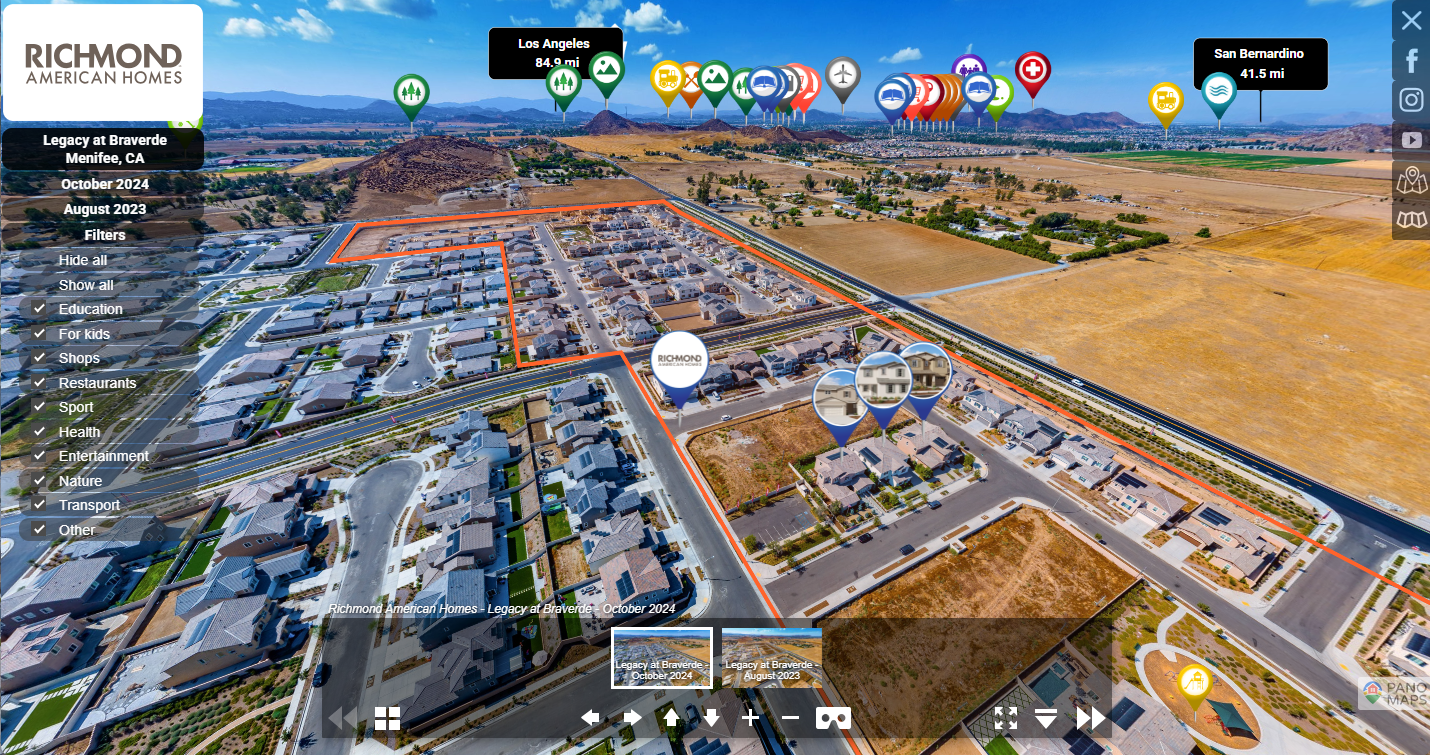Click the airplane airport map marker
Screen dimensions: 1430x755
pyautogui.click(x=843, y=74)
